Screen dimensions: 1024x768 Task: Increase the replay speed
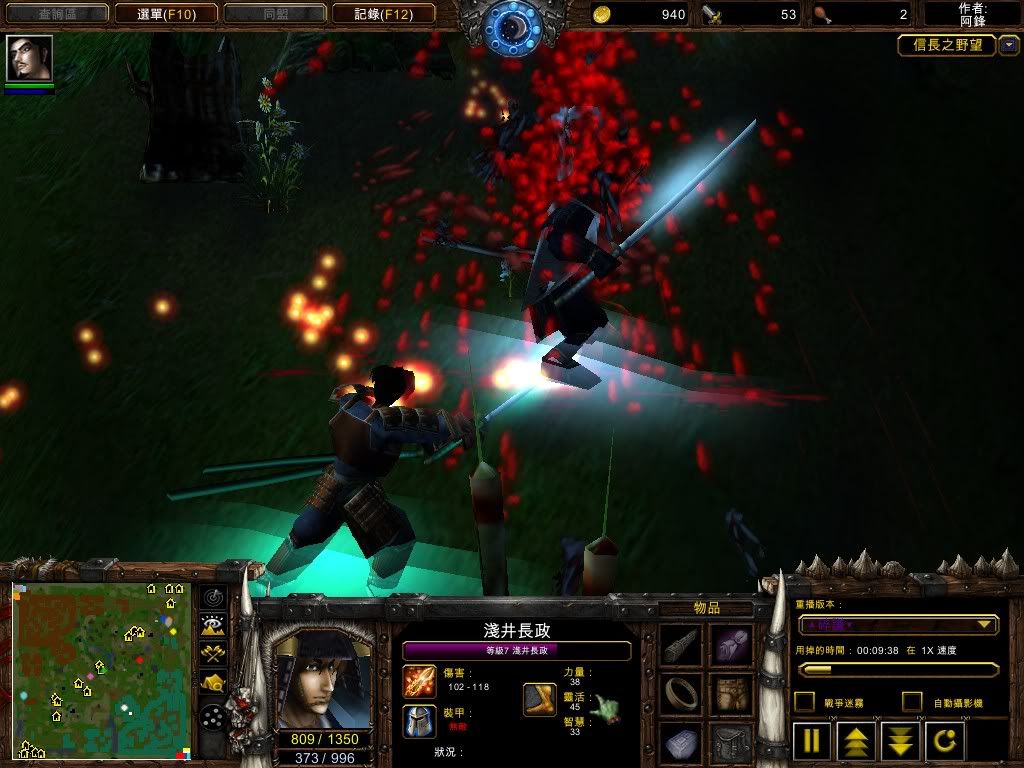(856, 742)
